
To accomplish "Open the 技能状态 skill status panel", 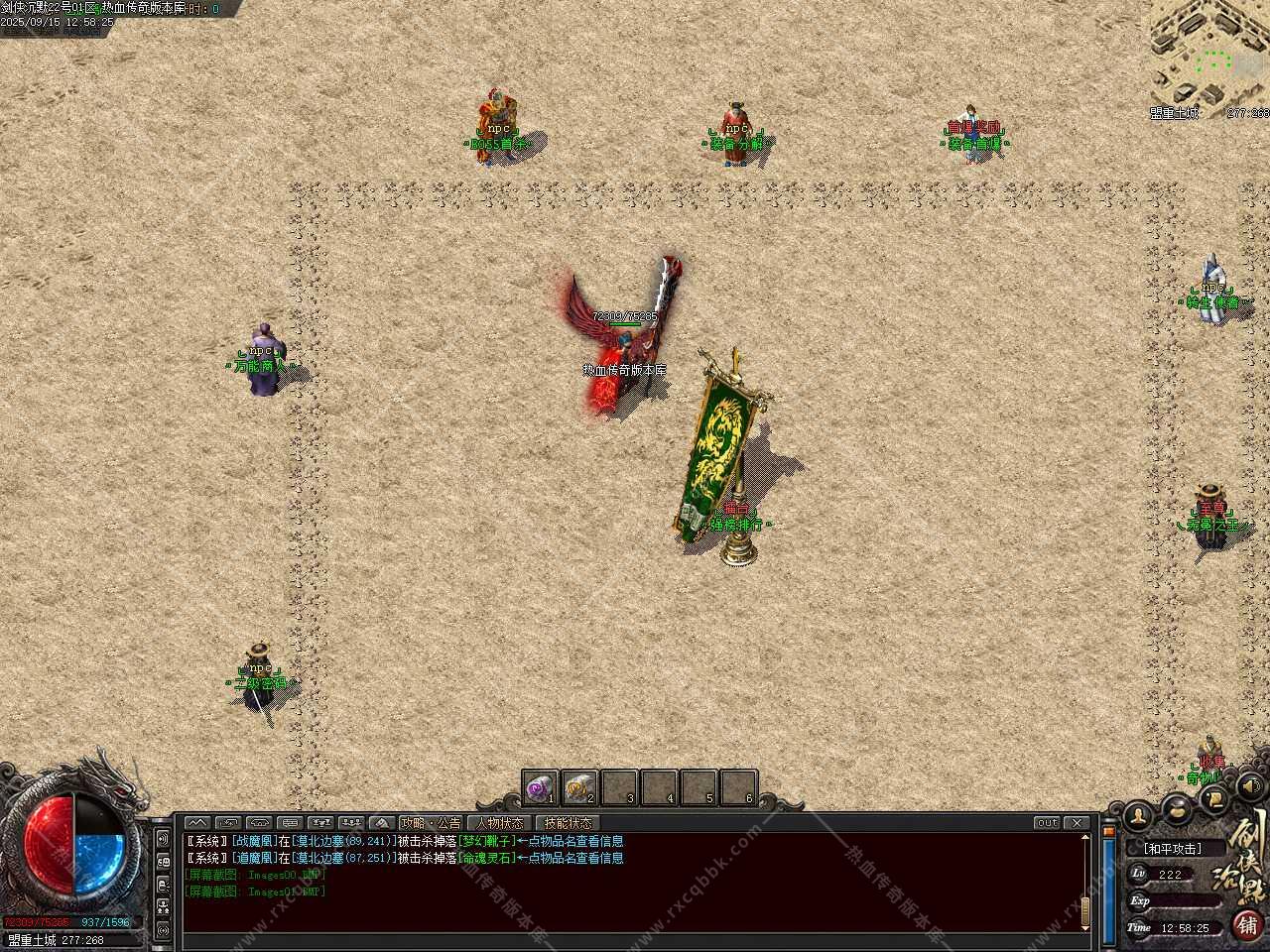I will pos(569,823).
